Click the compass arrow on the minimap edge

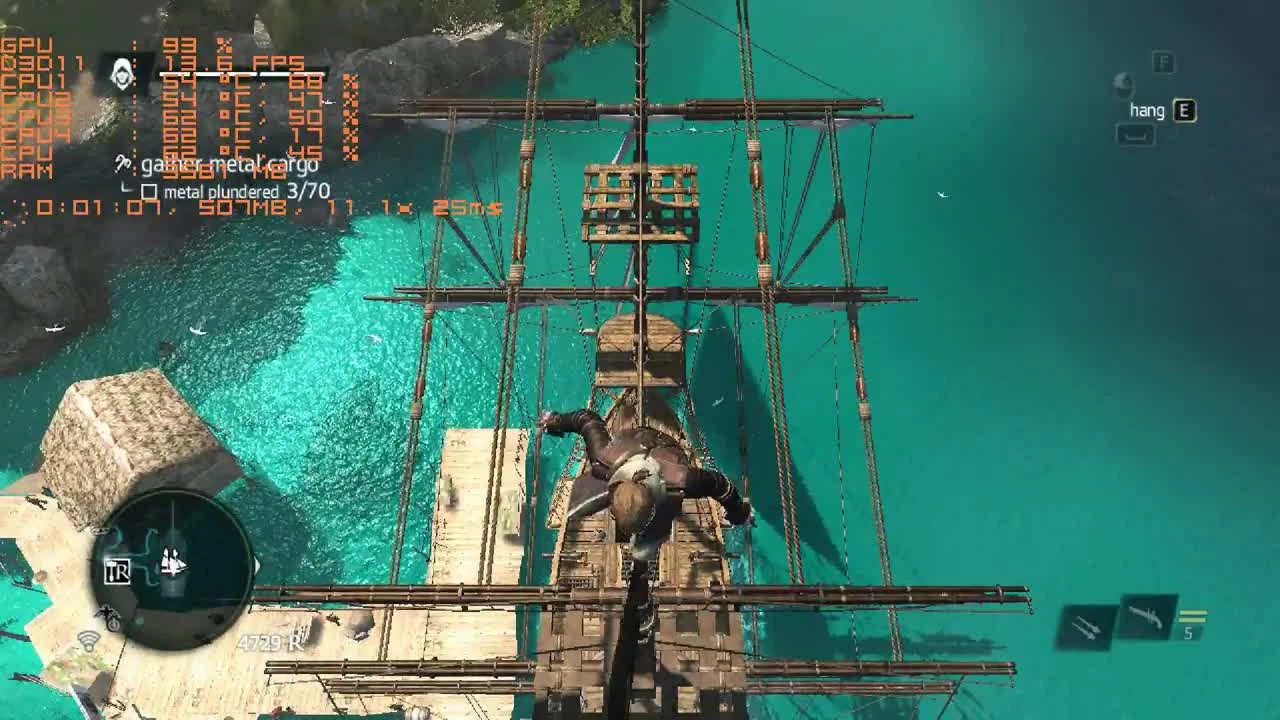pos(258,565)
